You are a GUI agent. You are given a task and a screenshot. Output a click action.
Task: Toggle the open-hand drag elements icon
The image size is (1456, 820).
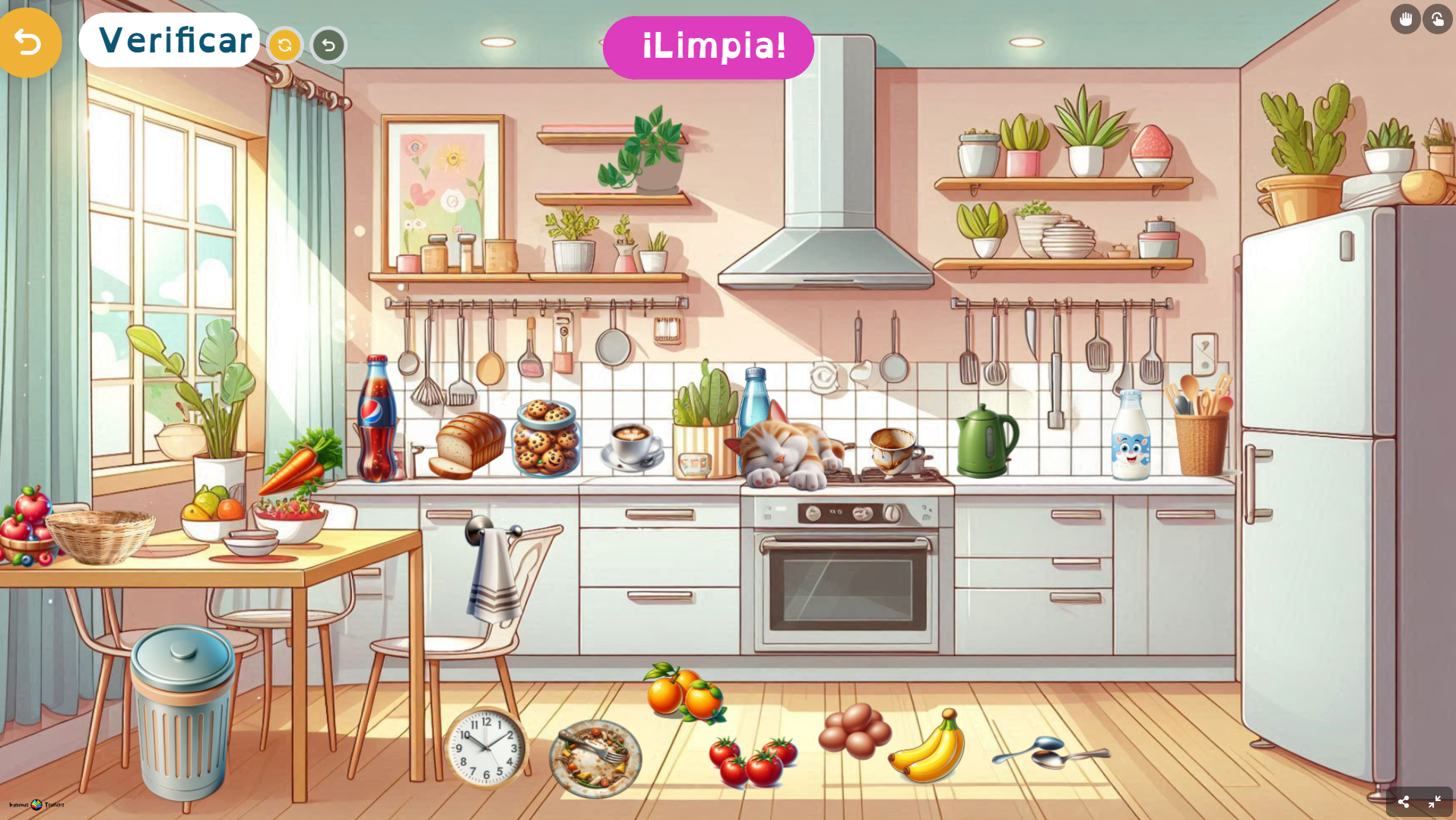click(1405, 19)
